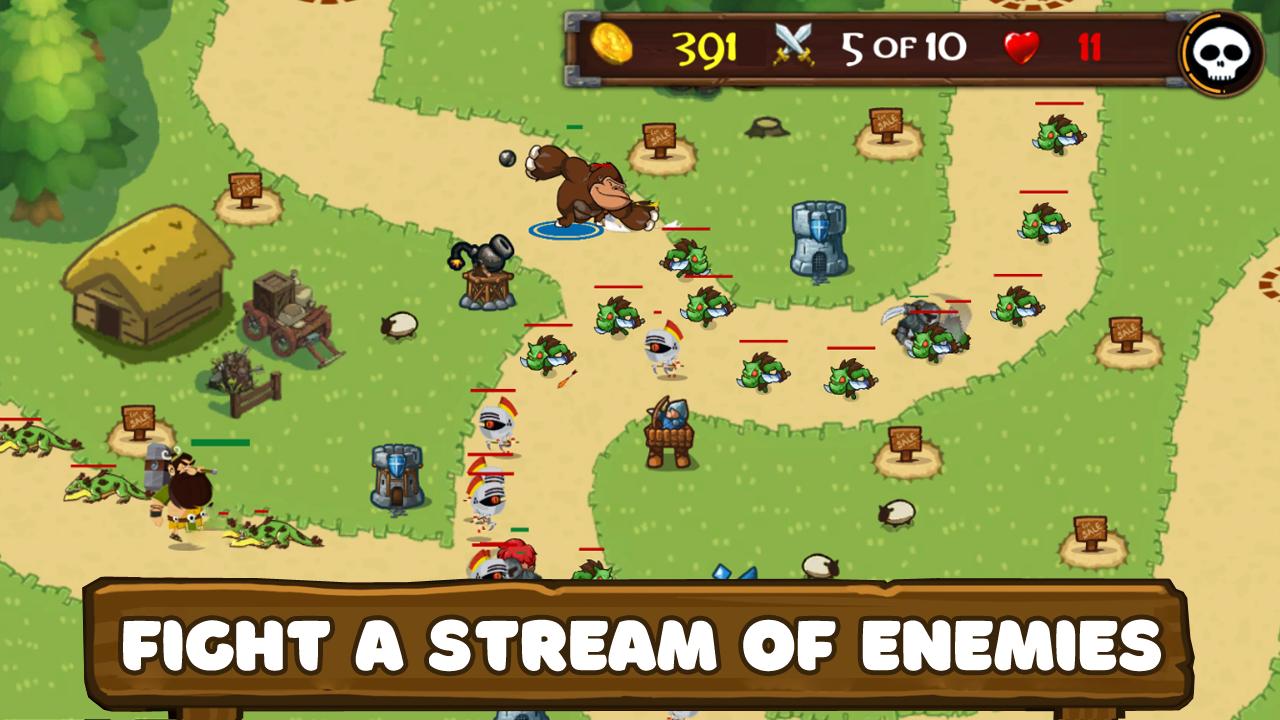Image resolution: width=1280 pixels, height=720 pixels.
Task: Click the gorilla's health bar above its head
Action: tap(575, 127)
